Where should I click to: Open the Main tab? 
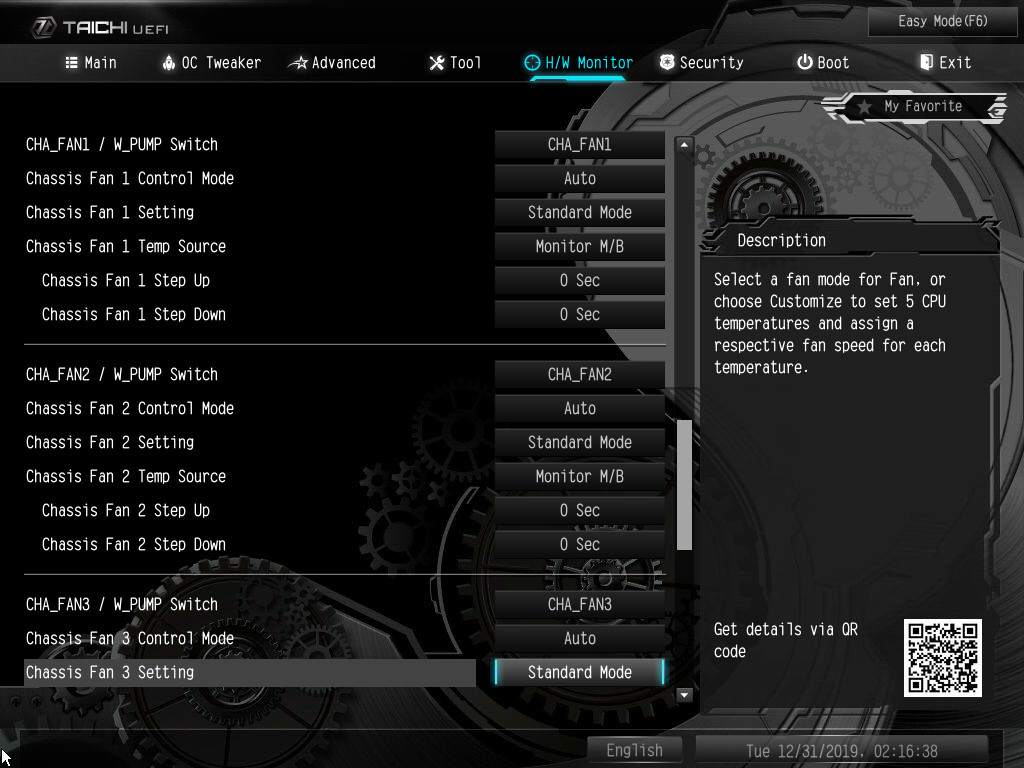[x=91, y=62]
